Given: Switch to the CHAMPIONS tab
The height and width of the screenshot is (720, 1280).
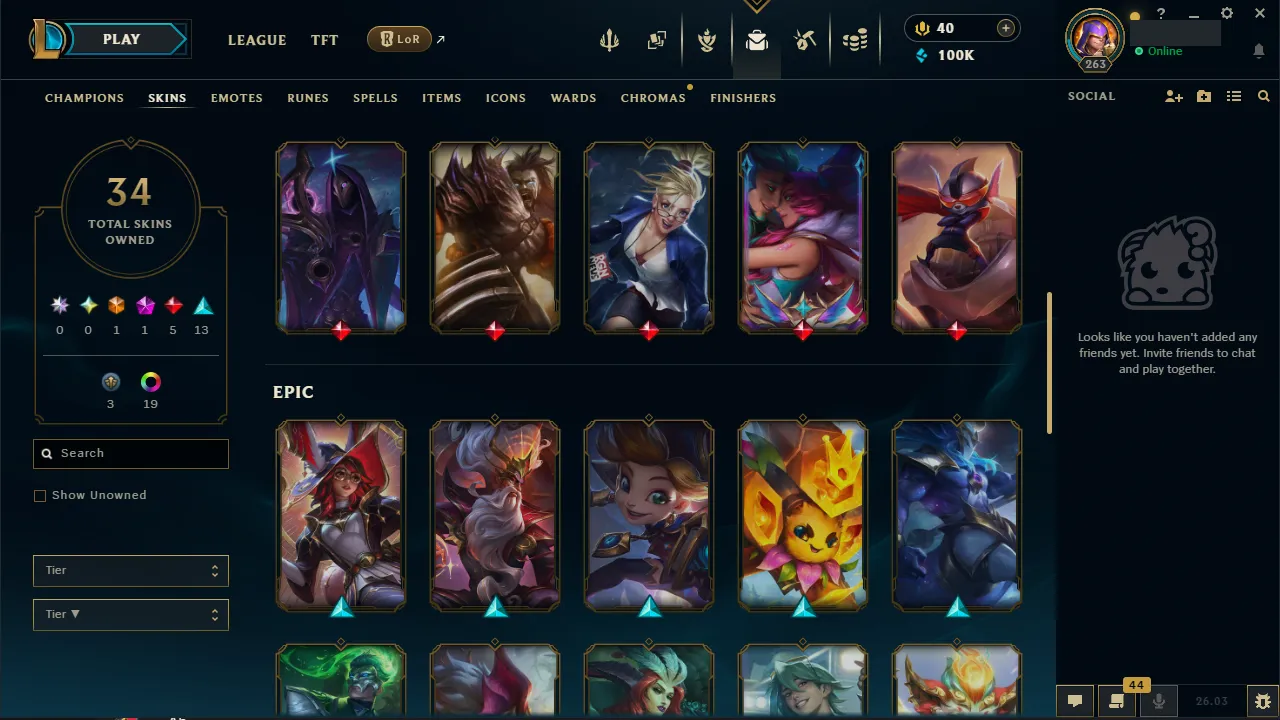Looking at the screenshot, I should (x=84, y=97).
